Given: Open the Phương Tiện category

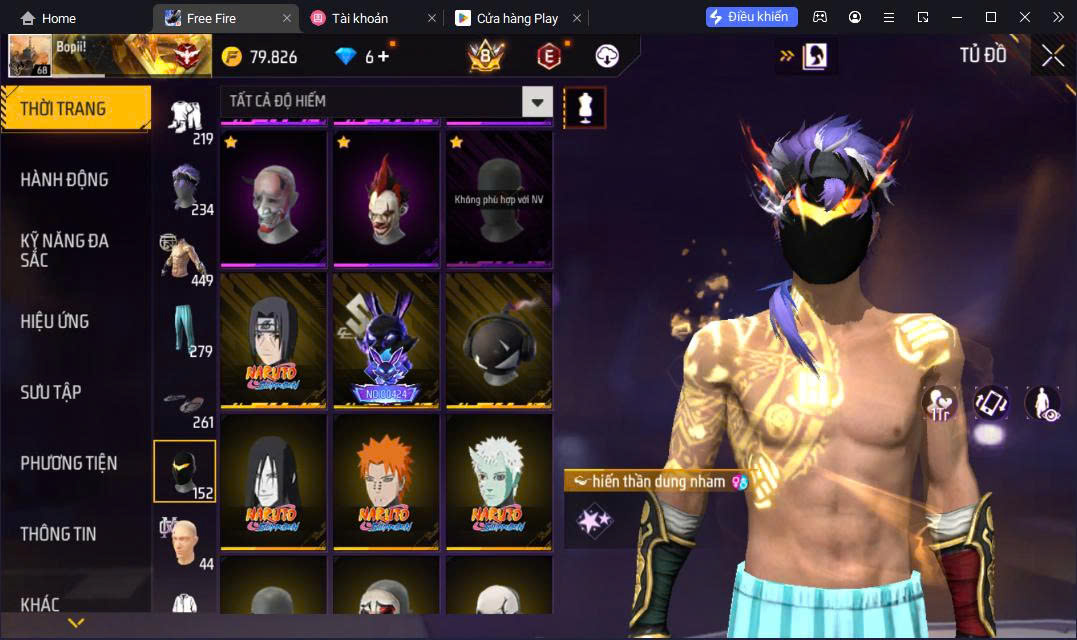Looking at the screenshot, I should [68, 463].
